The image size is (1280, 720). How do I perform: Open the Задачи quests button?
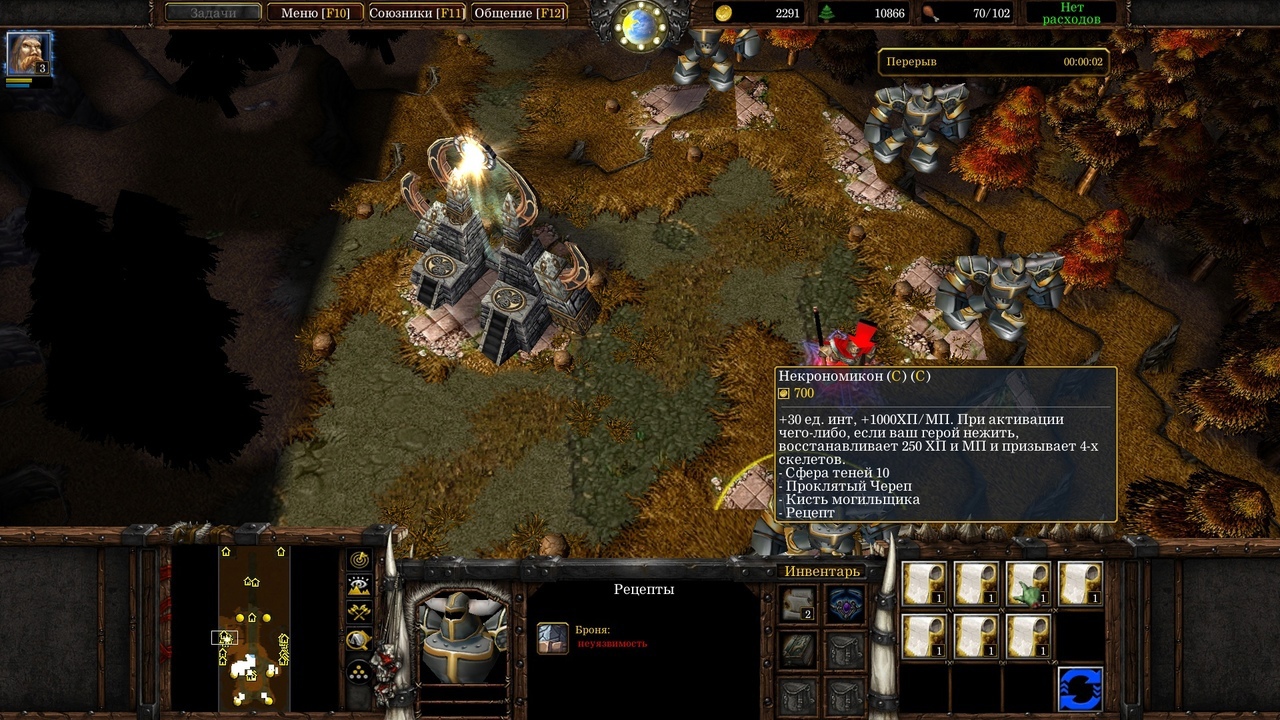[213, 13]
